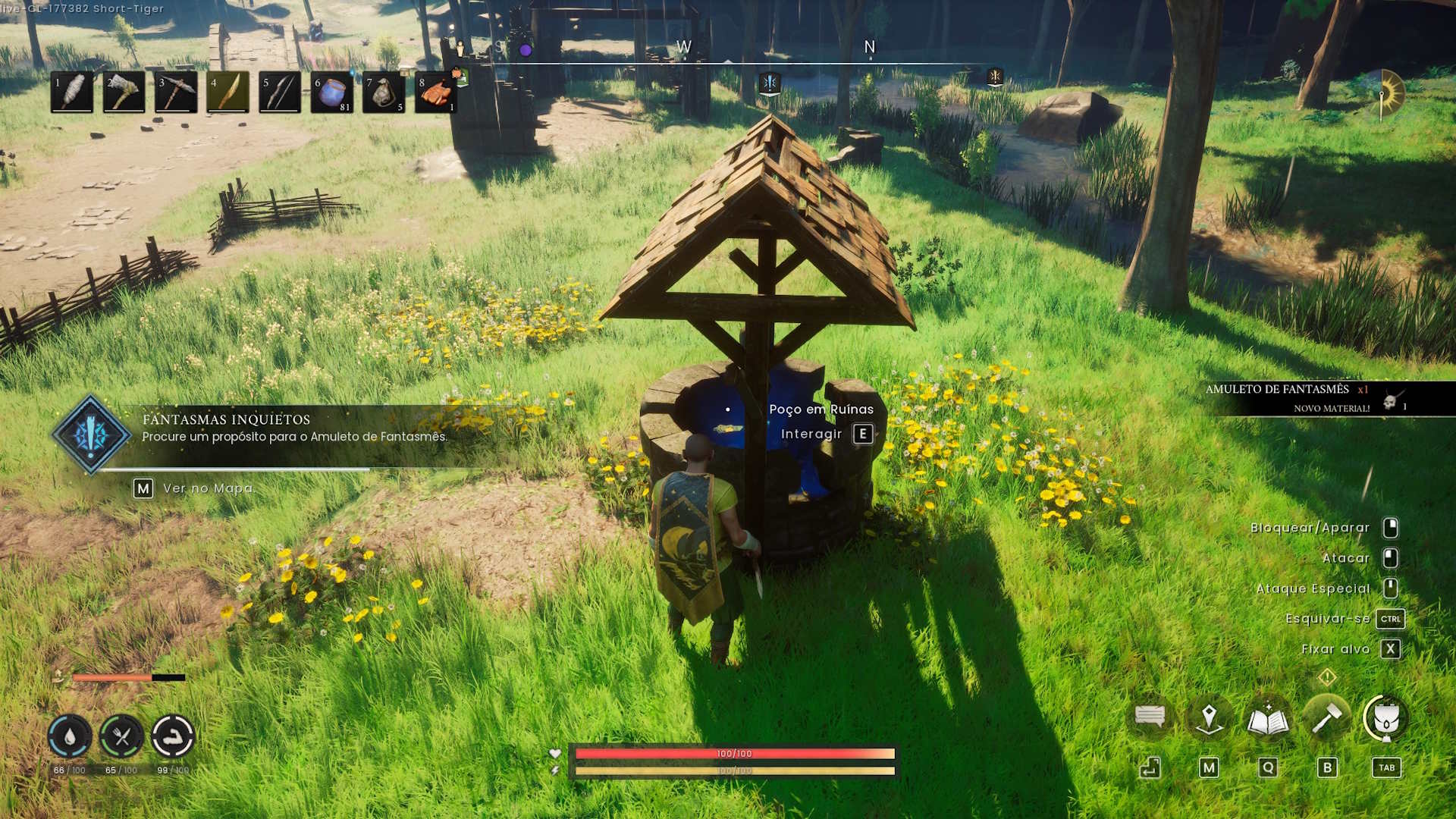Open the build hammer menu
1456x819 pixels.
click(1327, 717)
